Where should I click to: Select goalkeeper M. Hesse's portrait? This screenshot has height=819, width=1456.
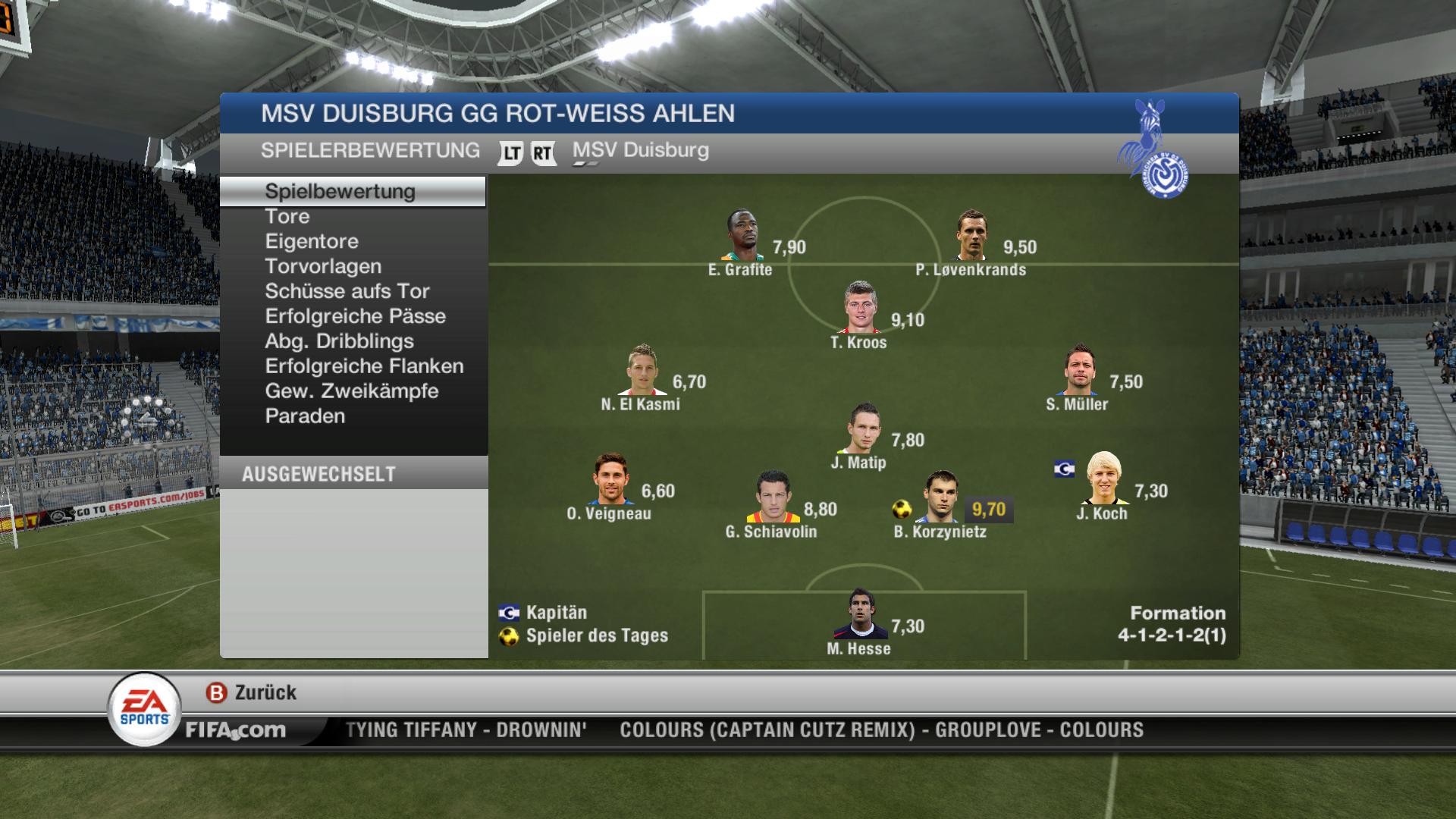point(861,615)
